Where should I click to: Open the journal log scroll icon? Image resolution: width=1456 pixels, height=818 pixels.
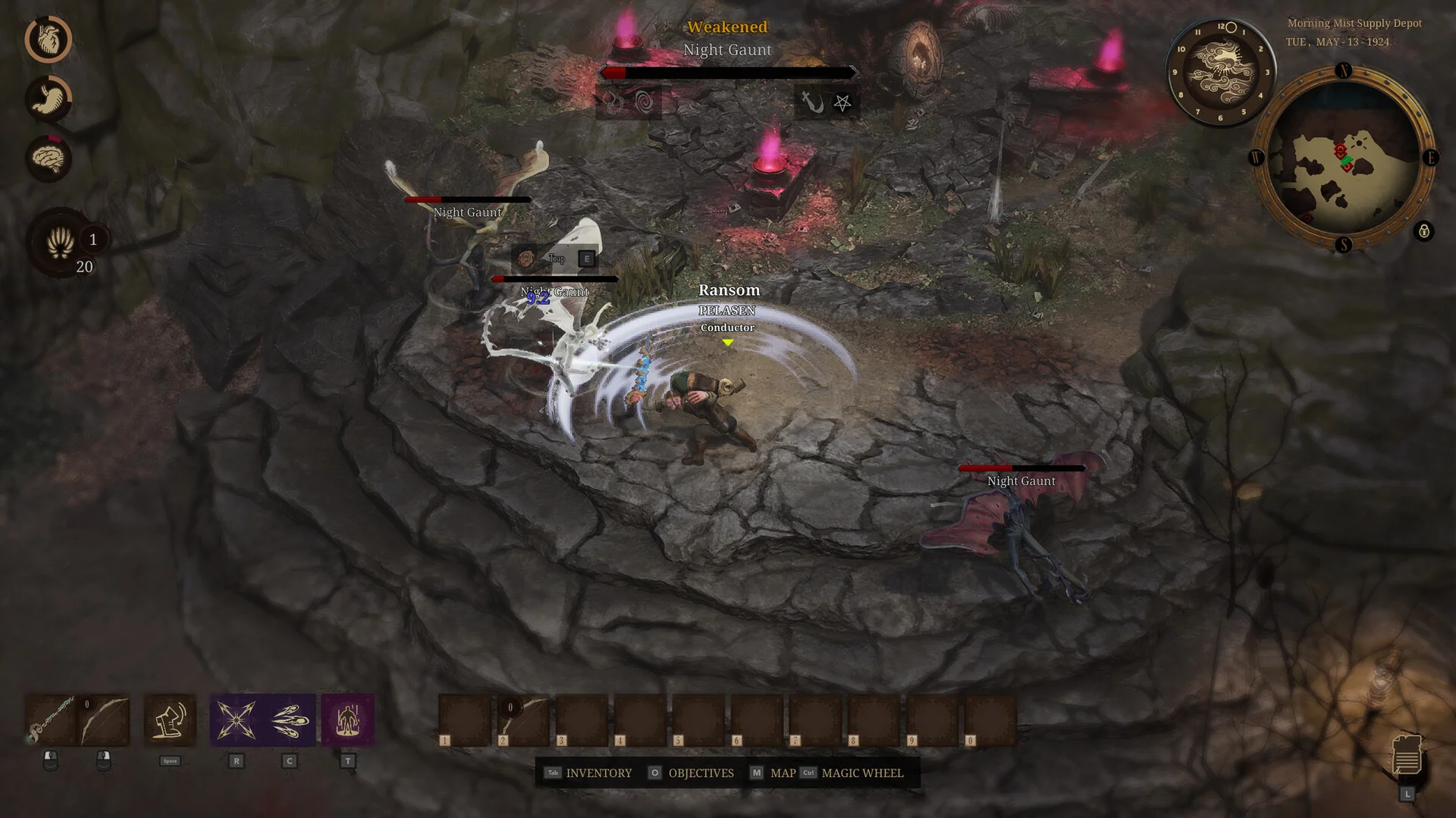1407,754
